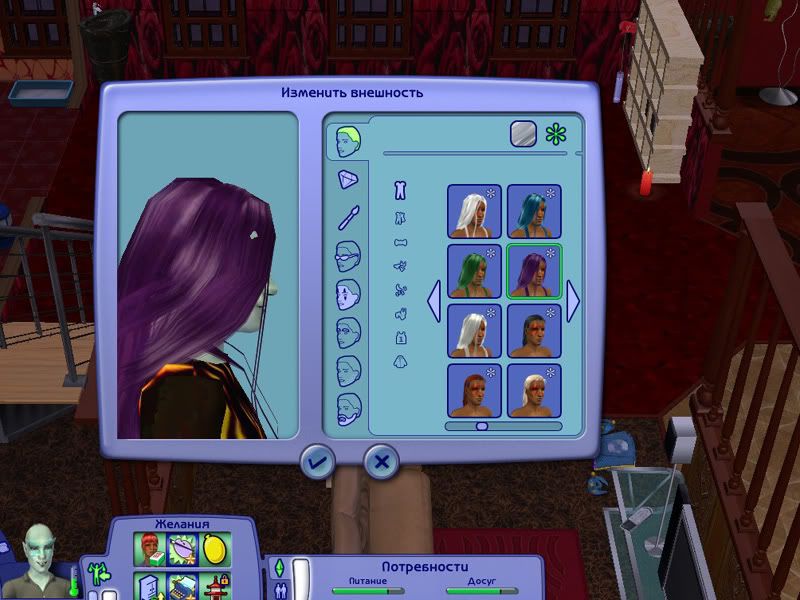This screenshot has width=800, height=600.
Task: Click the gray square filter button
Action: tap(524, 135)
